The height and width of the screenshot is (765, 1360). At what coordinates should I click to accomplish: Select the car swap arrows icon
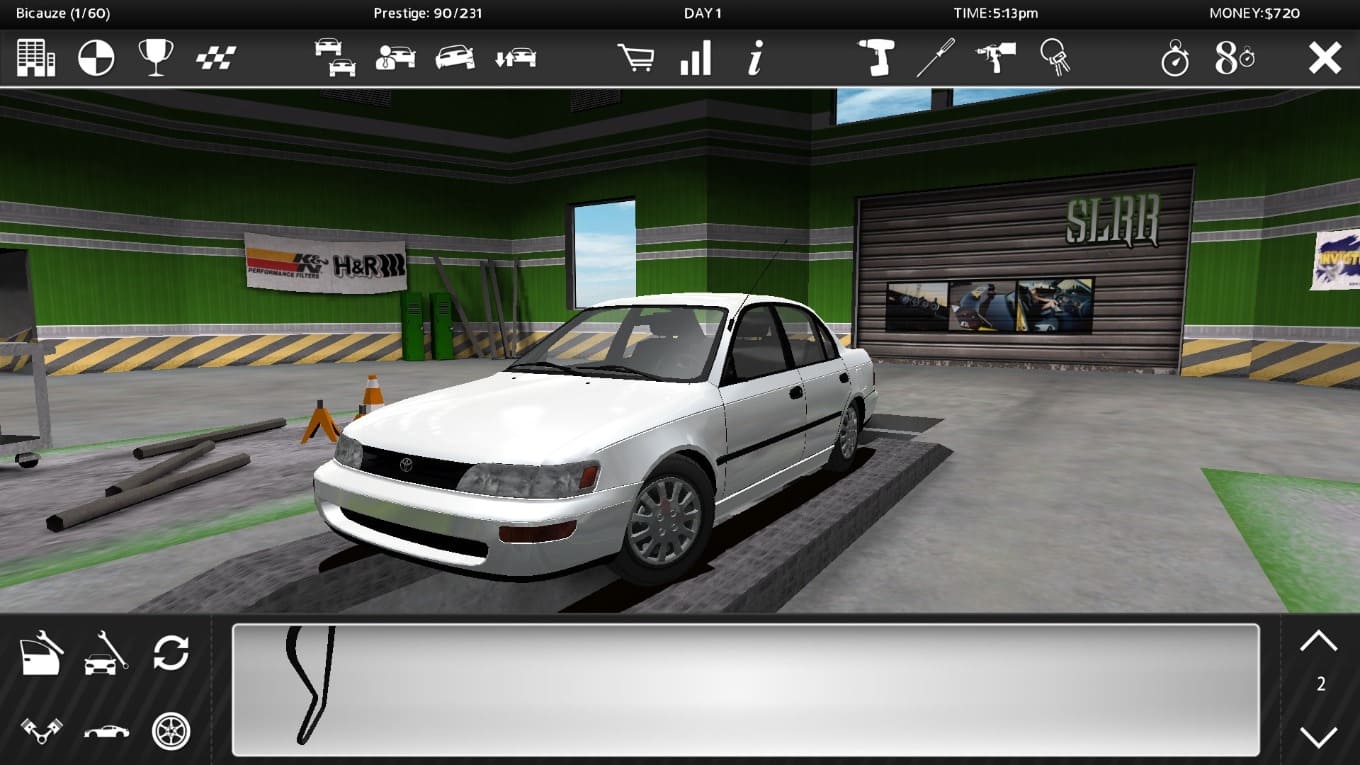pyautogui.click(x=515, y=58)
